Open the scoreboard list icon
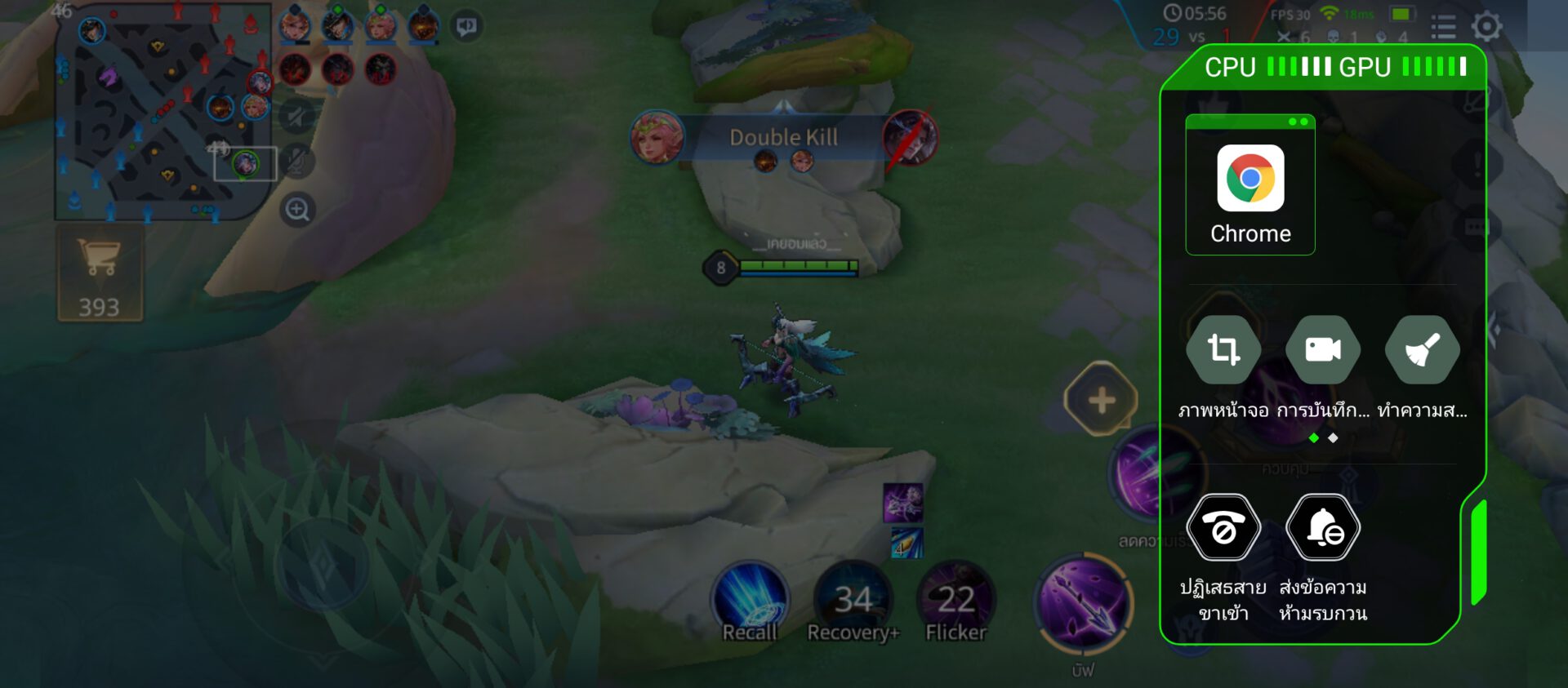 click(x=1443, y=28)
